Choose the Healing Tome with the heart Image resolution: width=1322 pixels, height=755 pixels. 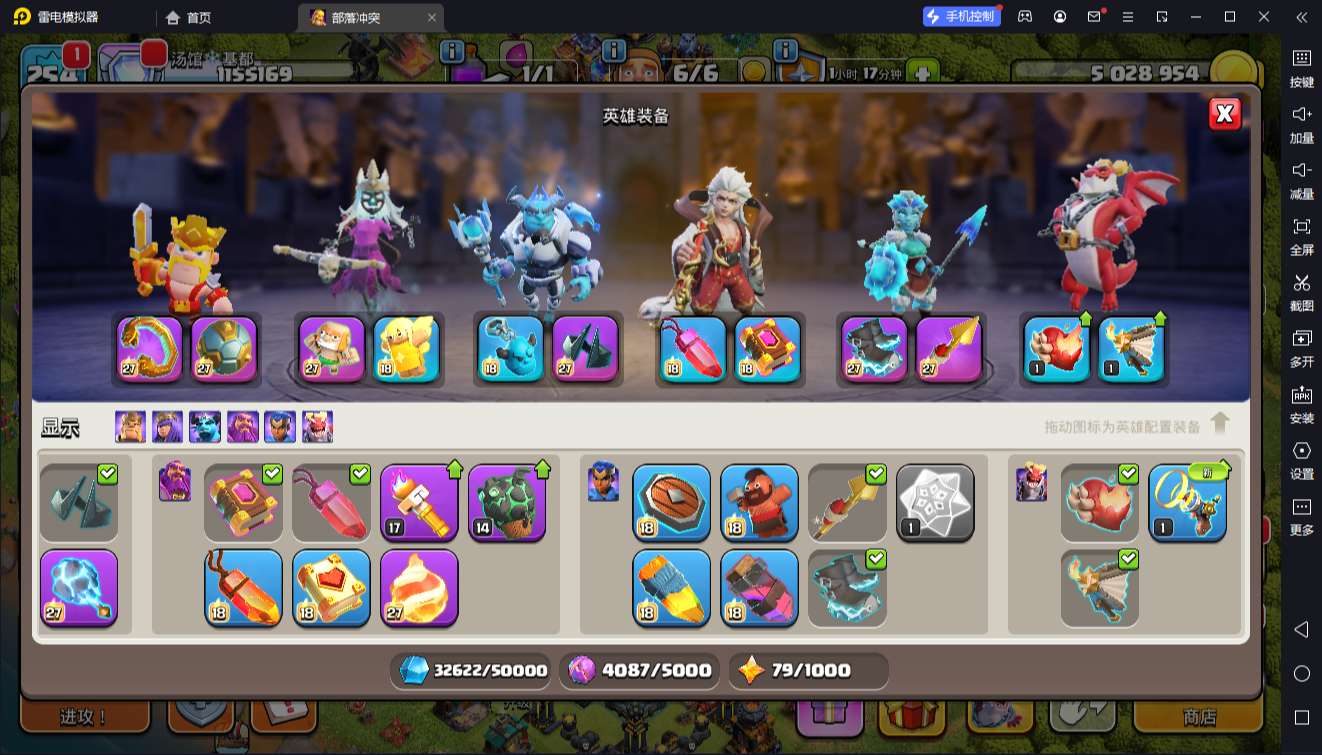(x=331, y=587)
